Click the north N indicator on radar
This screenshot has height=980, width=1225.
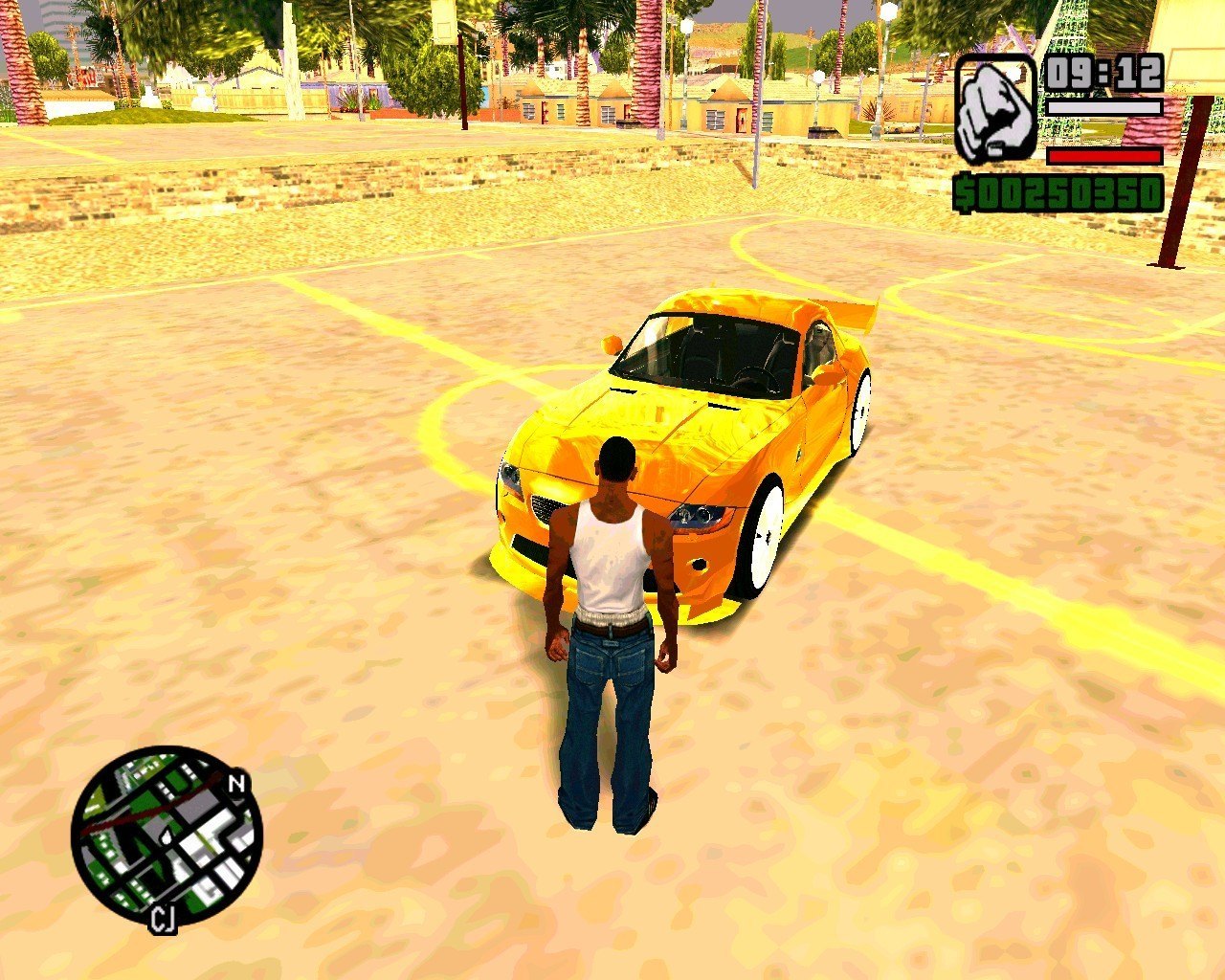237,785
